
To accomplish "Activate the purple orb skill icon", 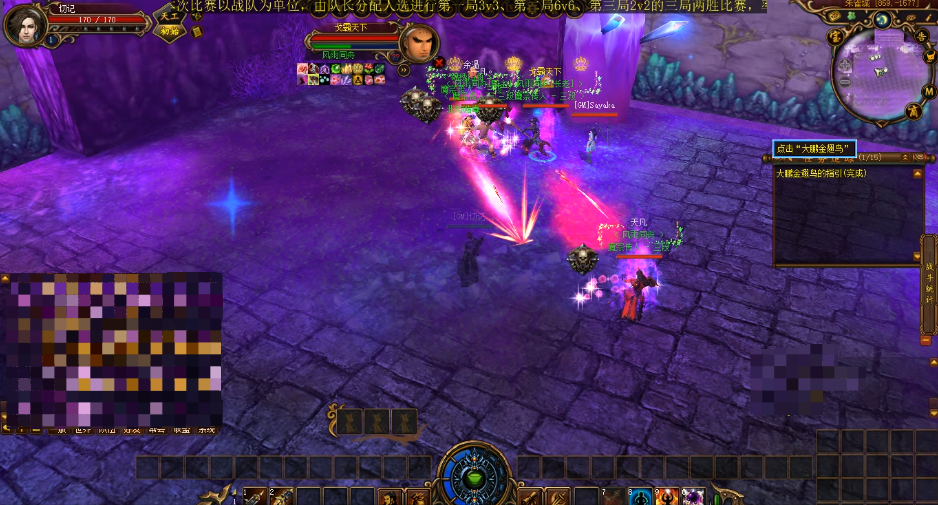I will coord(692,497).
